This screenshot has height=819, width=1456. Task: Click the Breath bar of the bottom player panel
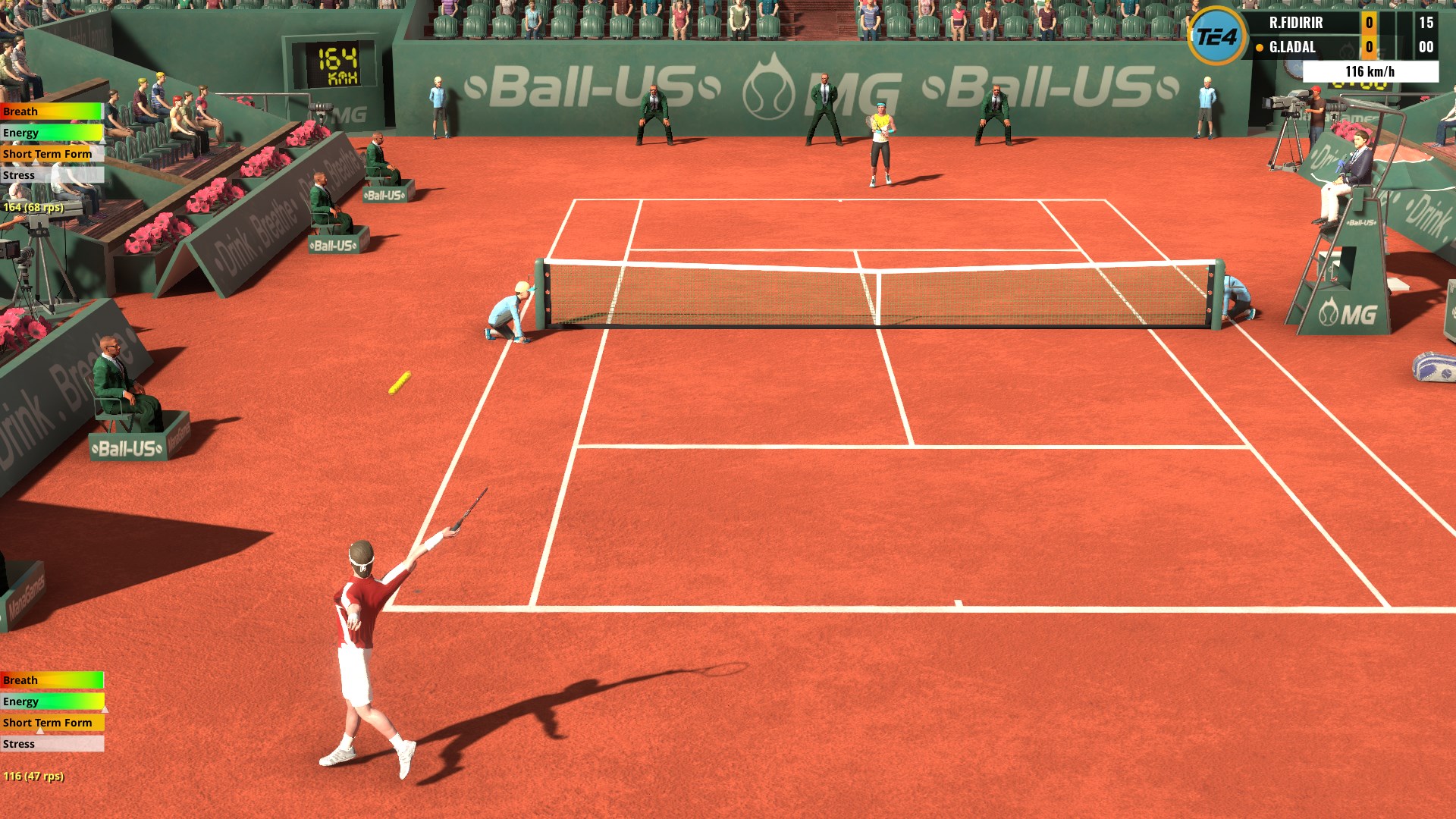51,680
